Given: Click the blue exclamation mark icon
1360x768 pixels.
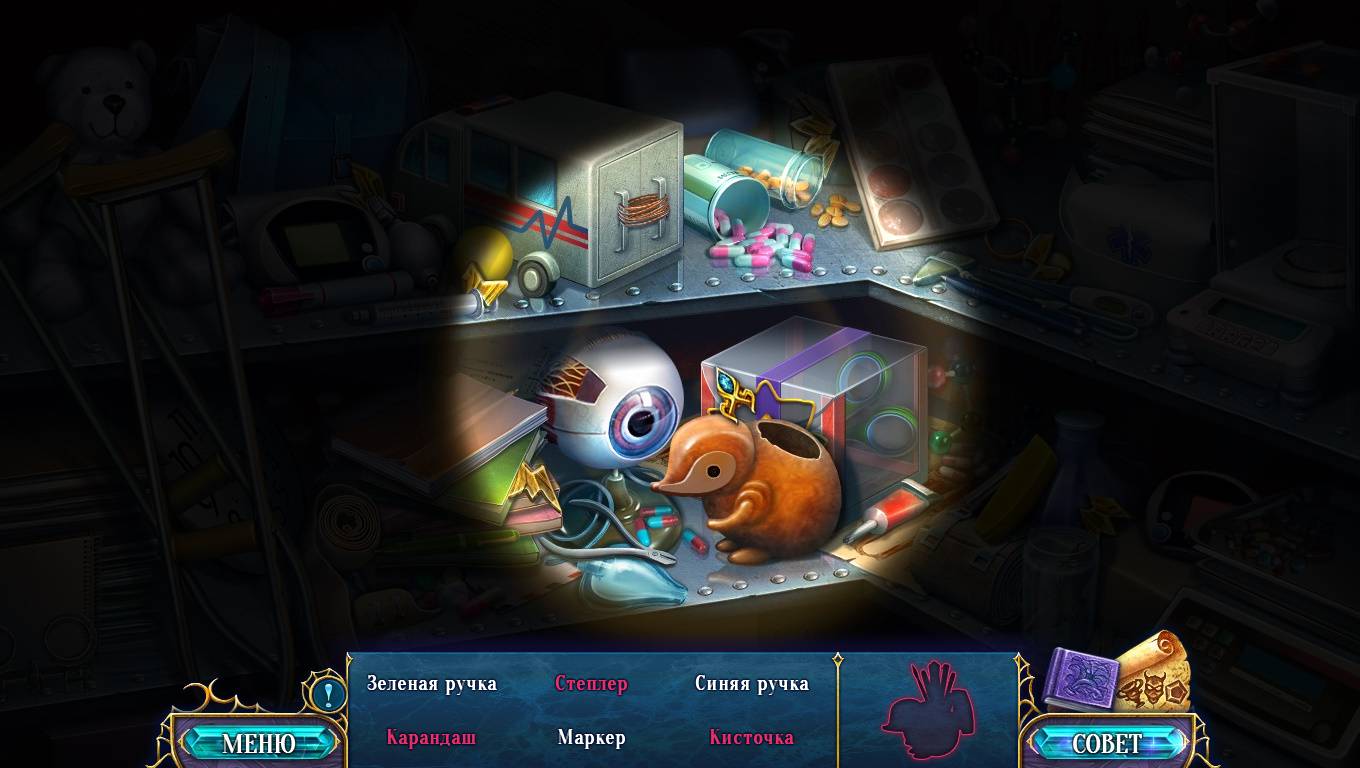Looking at the screenshot, I should pyautogui.click(x=327, y=693).
